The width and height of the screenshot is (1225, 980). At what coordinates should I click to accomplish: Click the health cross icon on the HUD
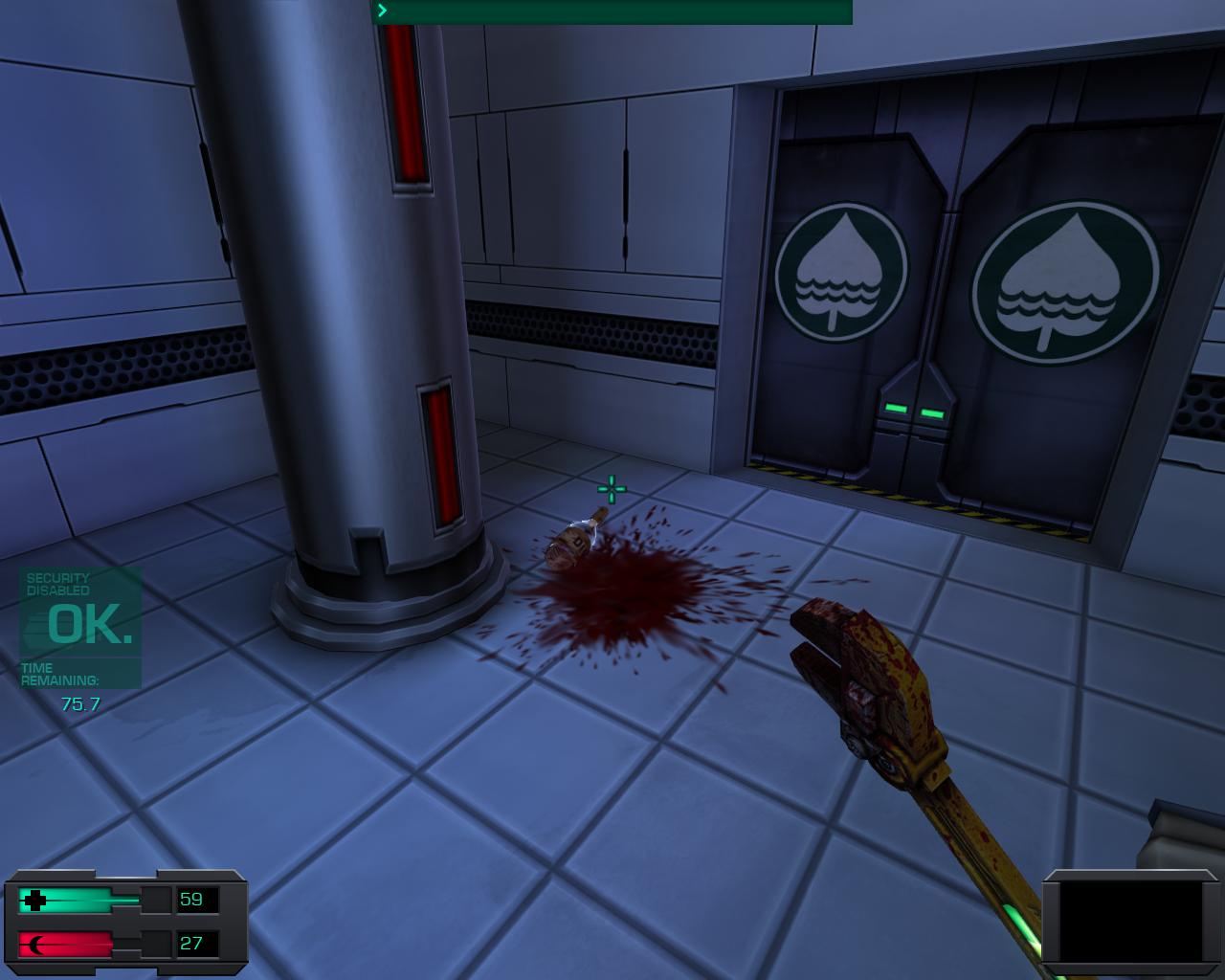click(36, 900)
